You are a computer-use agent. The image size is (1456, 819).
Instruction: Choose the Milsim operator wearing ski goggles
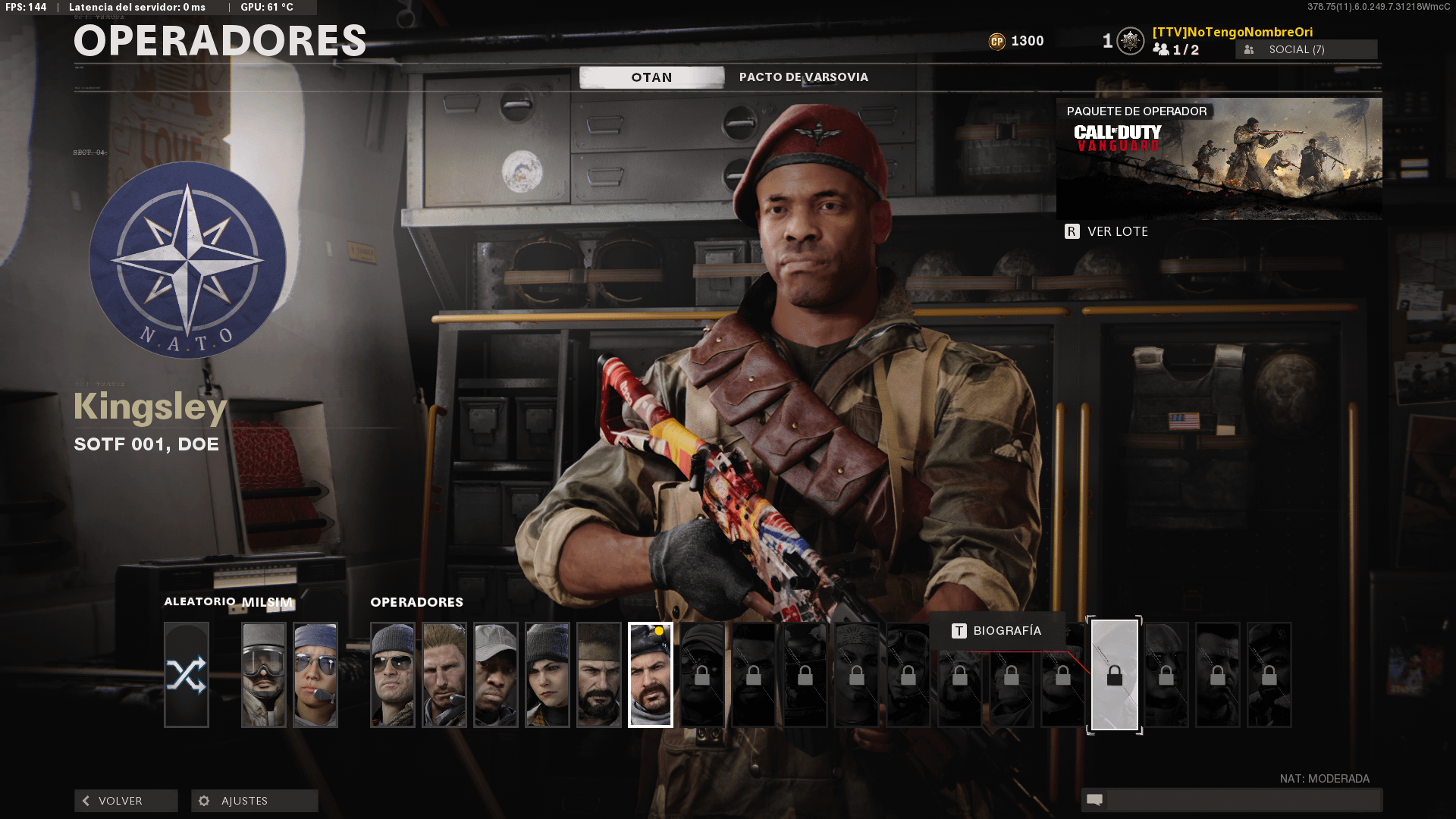click(264, 675)
